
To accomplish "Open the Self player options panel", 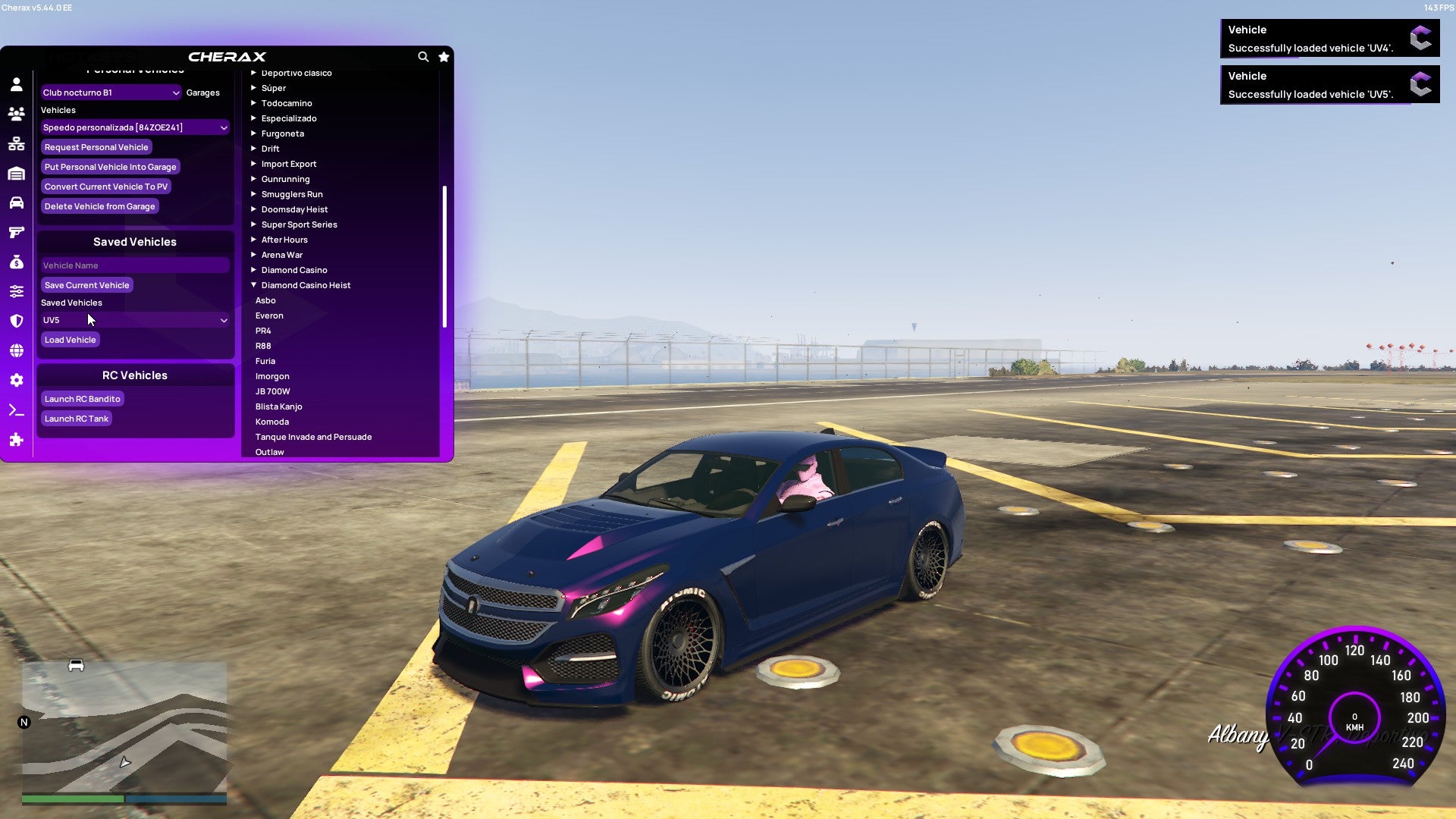I will pos(16,83).
